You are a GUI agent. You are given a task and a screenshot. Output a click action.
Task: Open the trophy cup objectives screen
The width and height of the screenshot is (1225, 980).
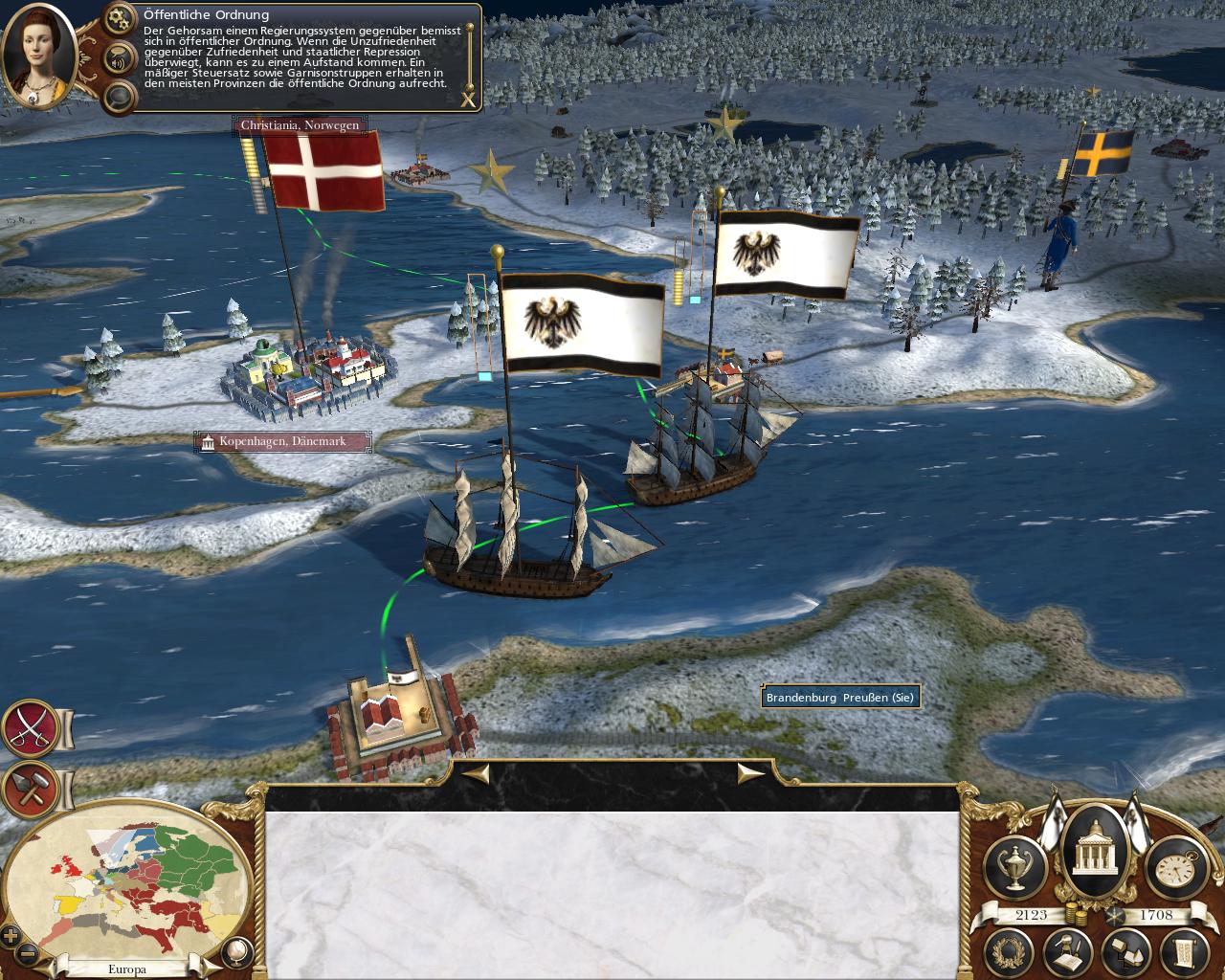click(x=1014, y=864)
